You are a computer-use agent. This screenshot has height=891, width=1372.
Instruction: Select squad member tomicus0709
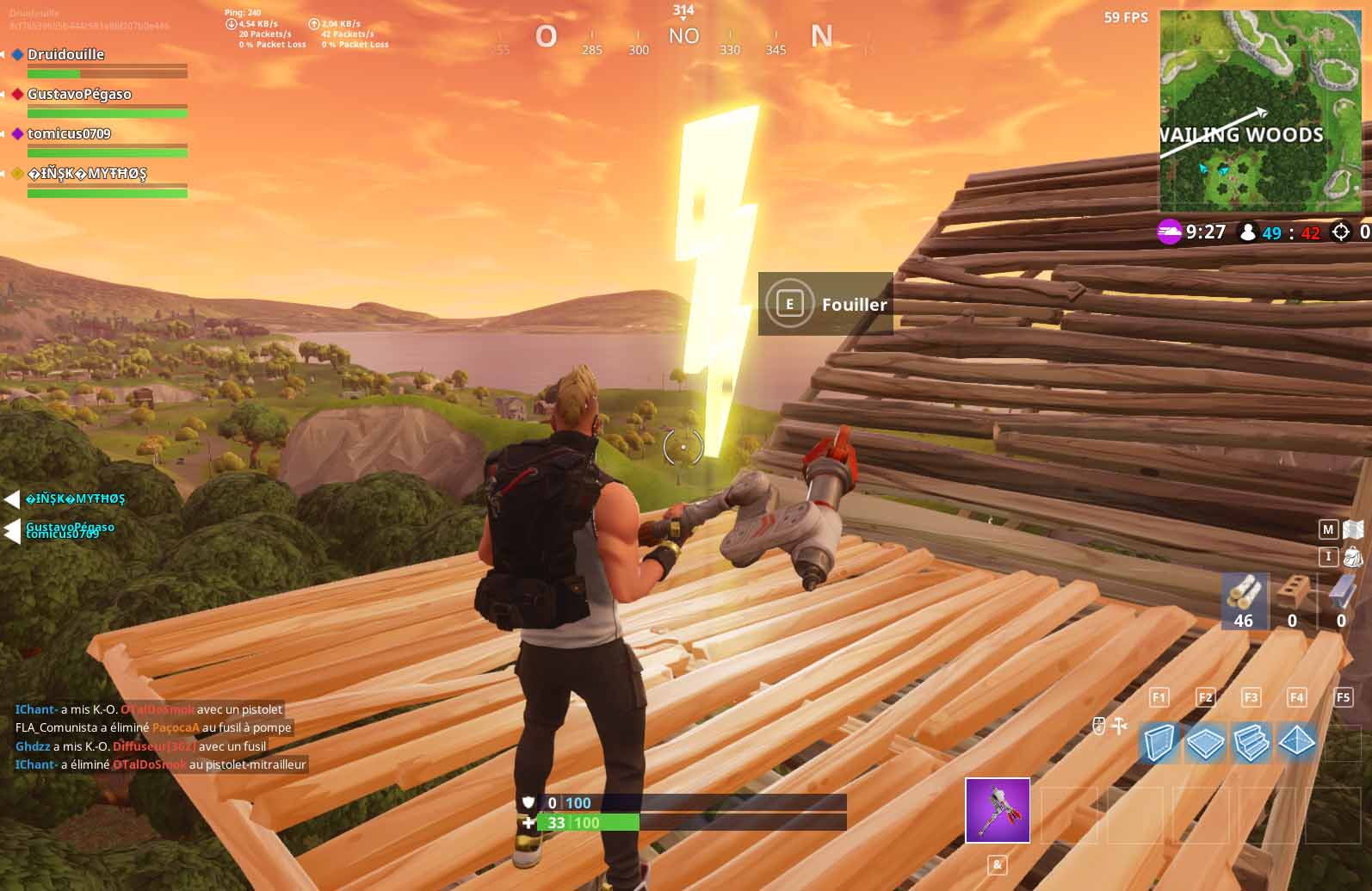point(69,133)
